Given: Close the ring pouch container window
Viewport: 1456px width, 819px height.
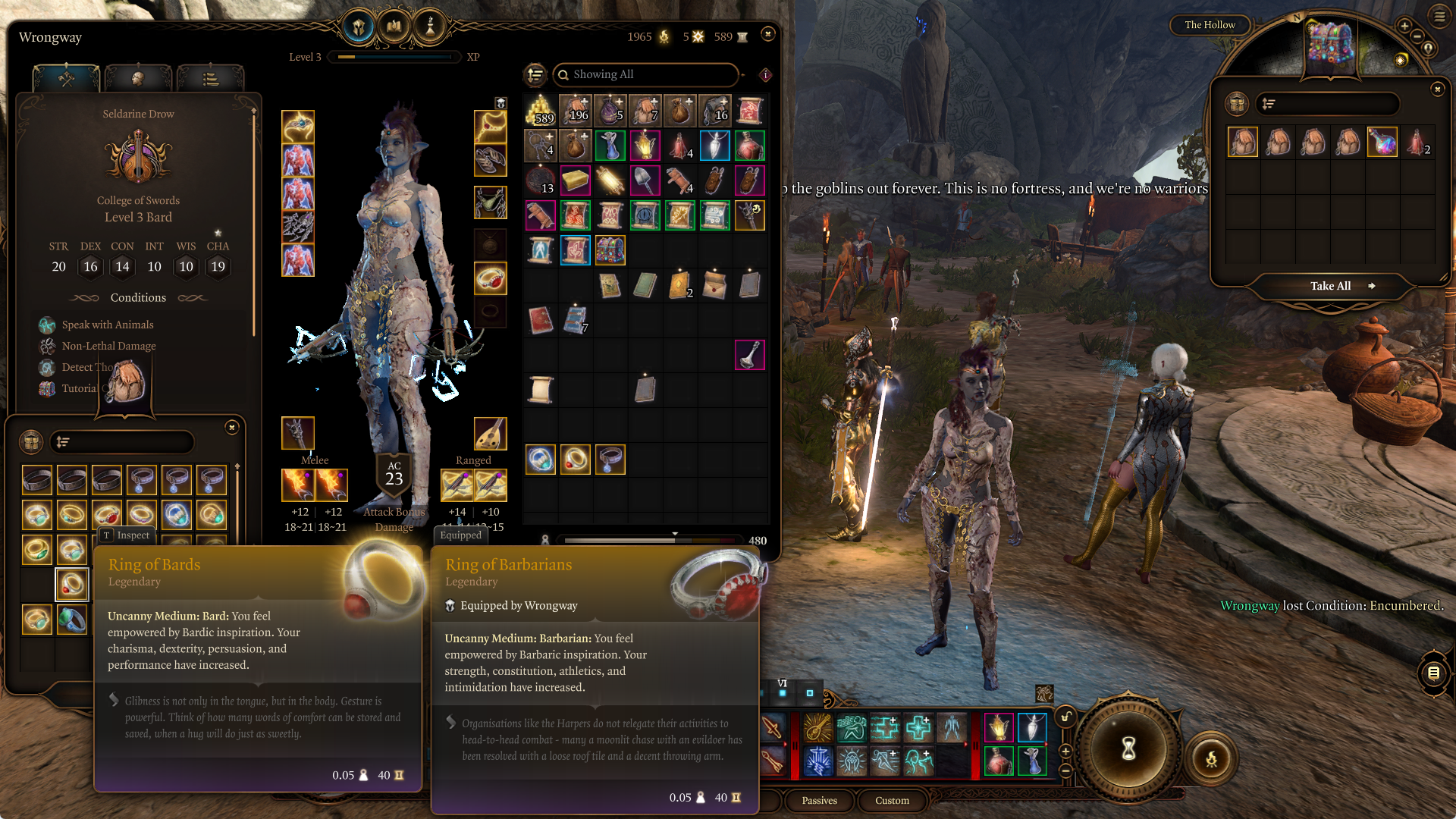Looking at the screenshot, I should (232, 428).
